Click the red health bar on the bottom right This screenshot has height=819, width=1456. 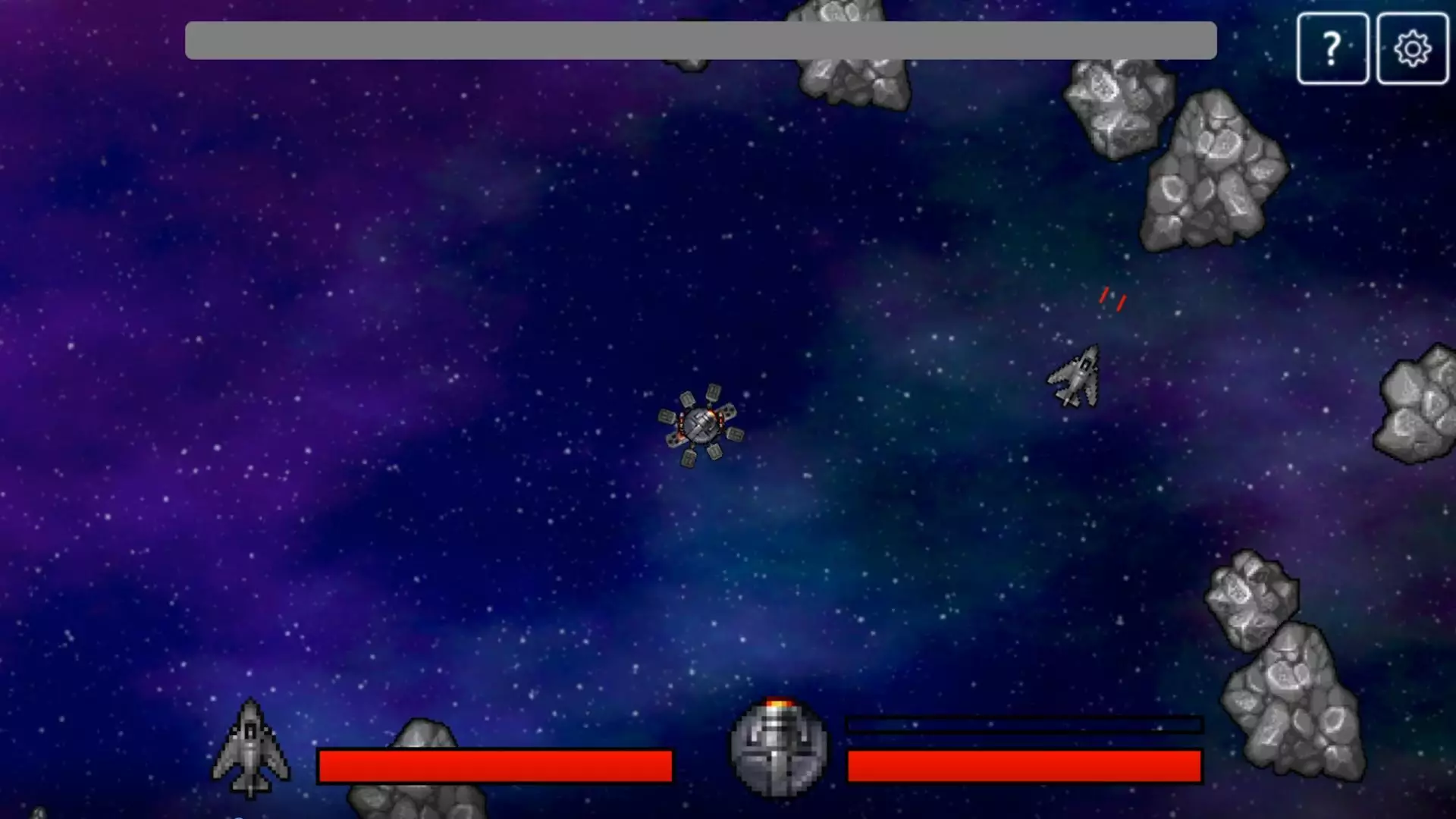1024,766
